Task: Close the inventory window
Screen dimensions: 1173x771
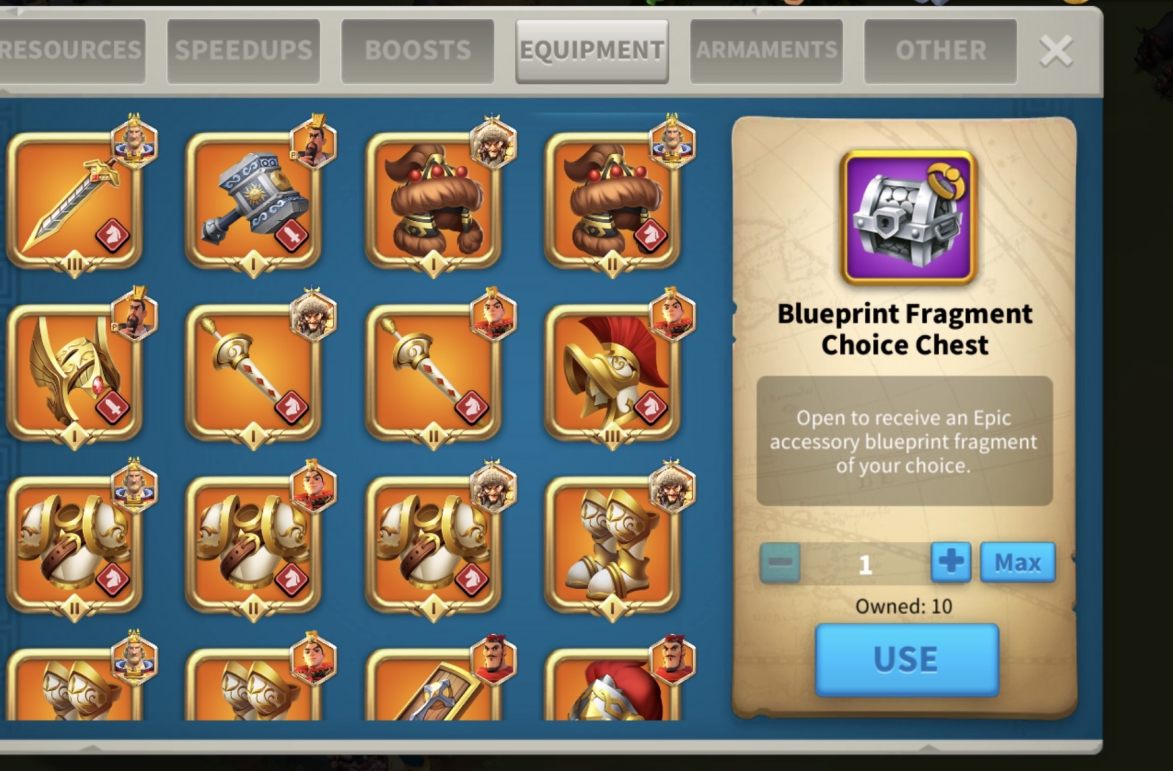Action: coord(1056,50)
